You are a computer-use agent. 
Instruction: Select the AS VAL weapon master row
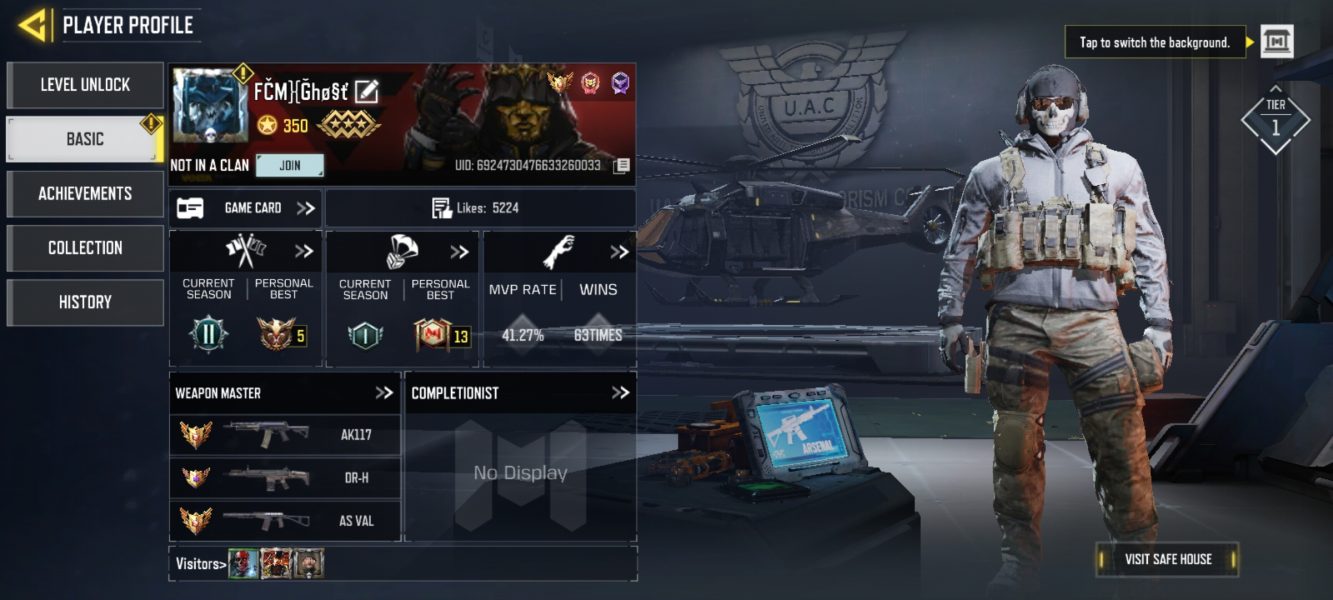[x=285, y=520]
